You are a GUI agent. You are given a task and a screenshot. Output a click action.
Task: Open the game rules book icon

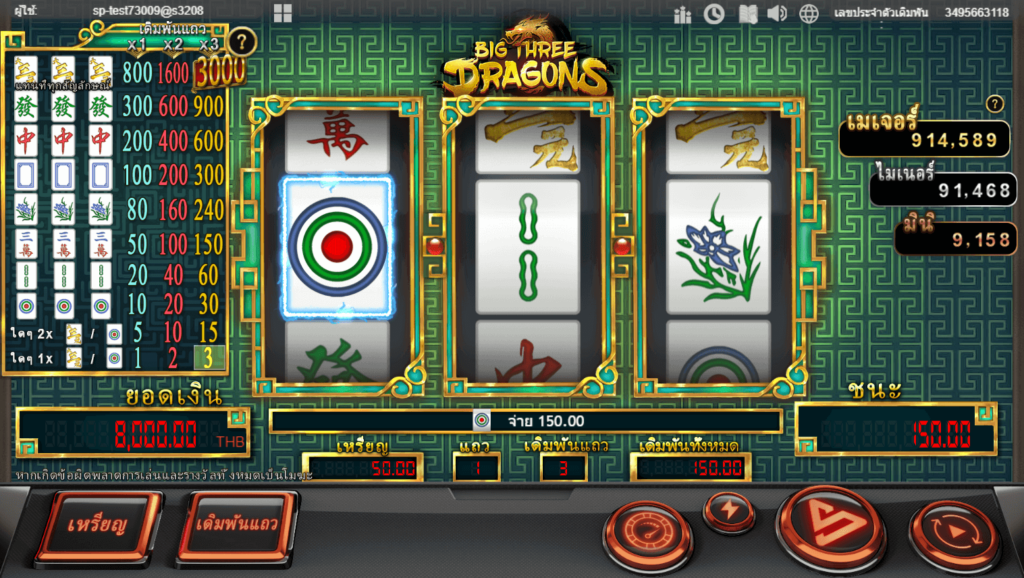point(746,14)
